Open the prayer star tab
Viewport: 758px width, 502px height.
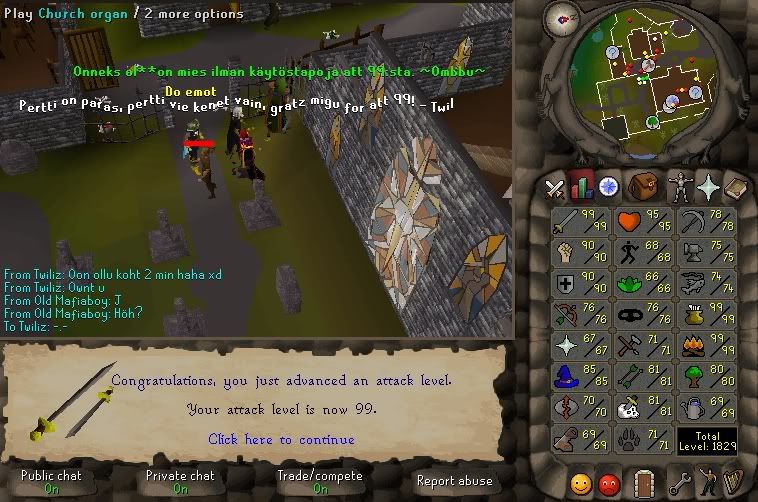pyautogui.click(x=709, y=187)
